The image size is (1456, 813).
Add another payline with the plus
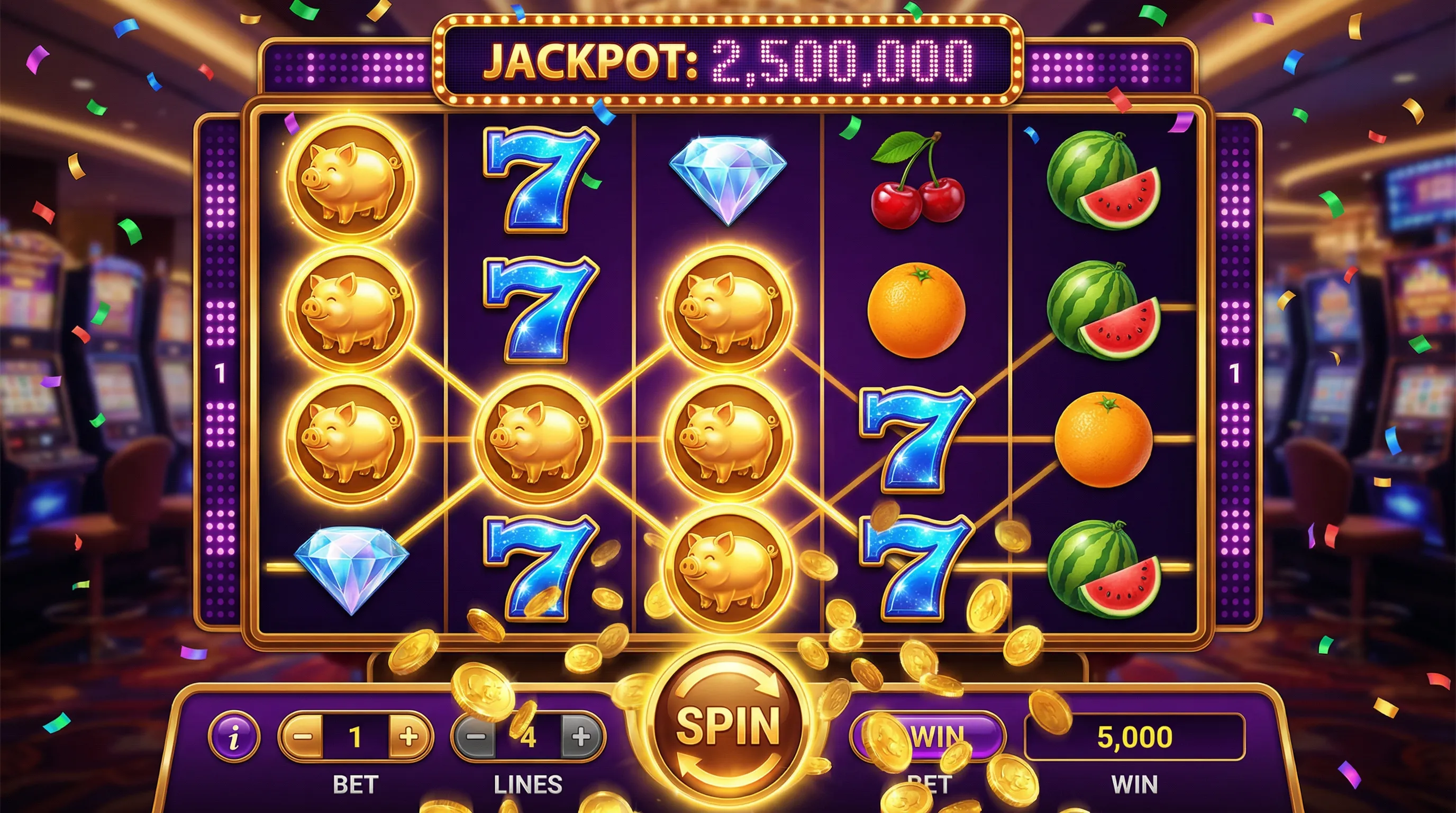point(581,737)
